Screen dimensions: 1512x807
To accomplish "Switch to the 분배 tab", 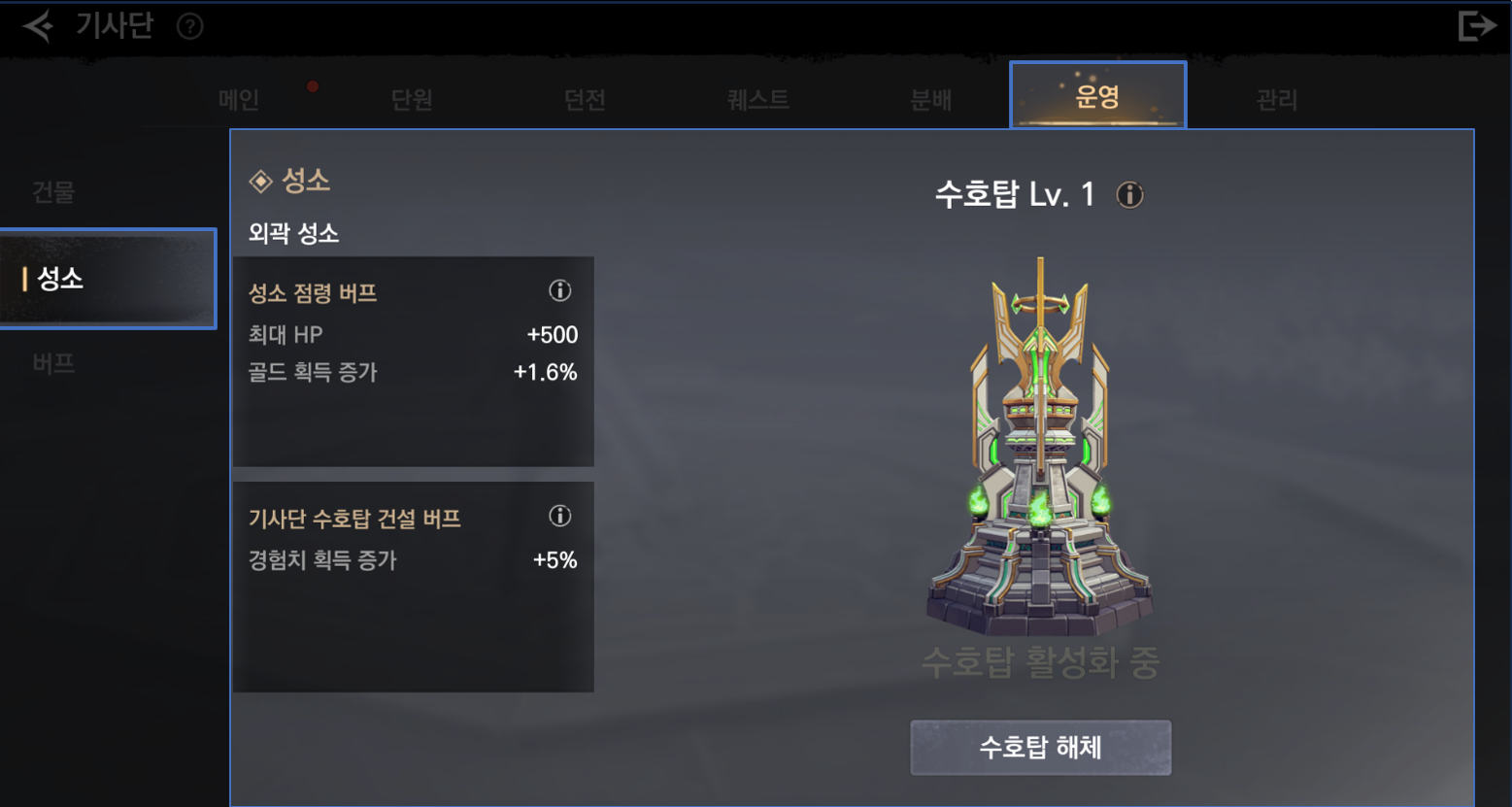I will pyautogui.click(x=930, y=99).
